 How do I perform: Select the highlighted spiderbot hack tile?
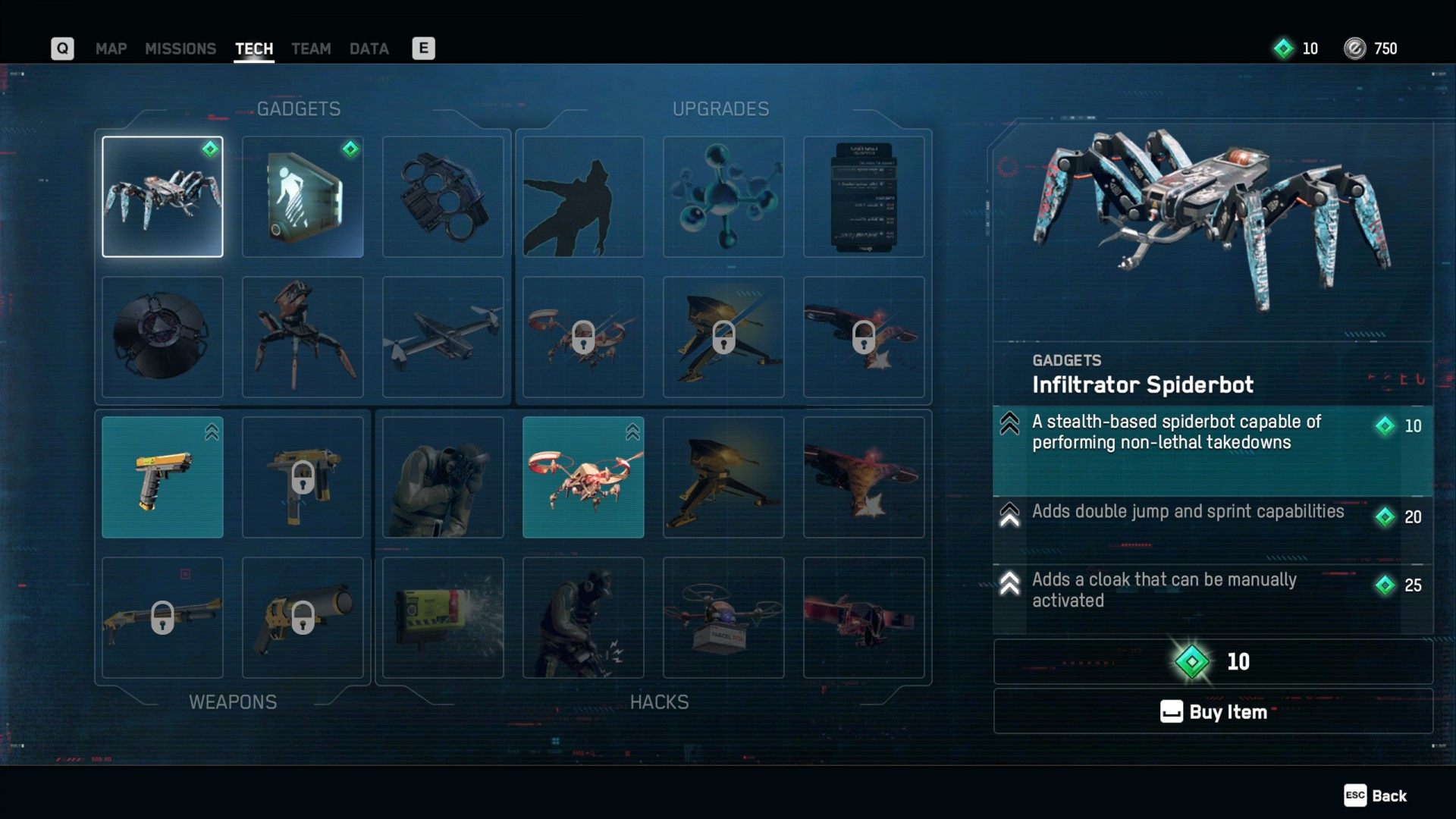[583, 477]
